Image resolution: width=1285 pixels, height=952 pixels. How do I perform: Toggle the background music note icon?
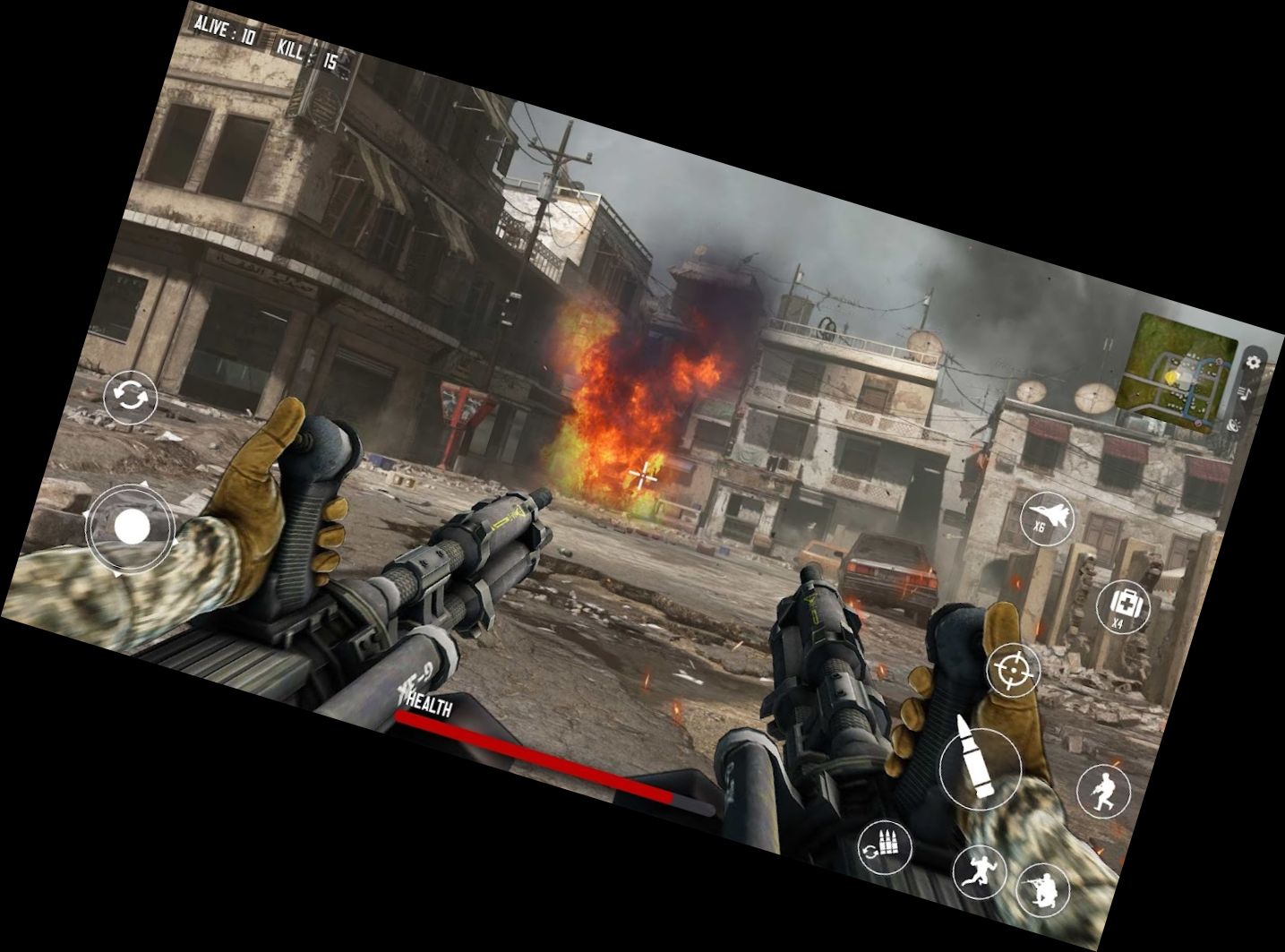1245,393
